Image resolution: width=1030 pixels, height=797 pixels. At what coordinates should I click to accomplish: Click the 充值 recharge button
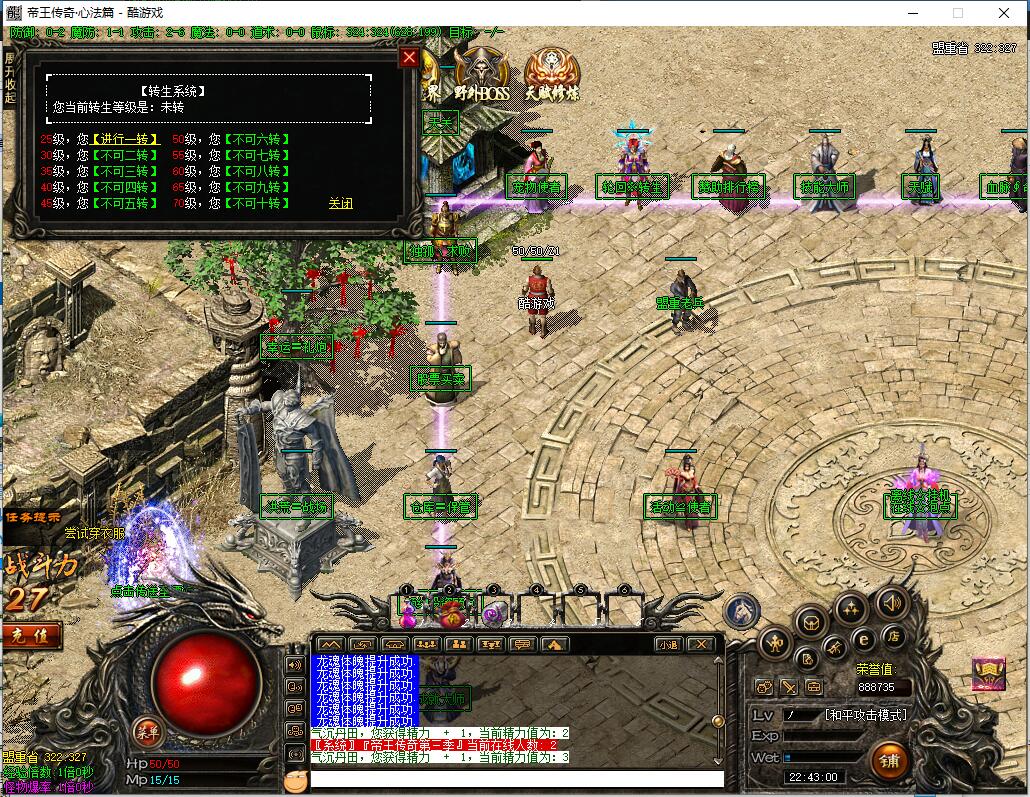click(x=30, y=634)
